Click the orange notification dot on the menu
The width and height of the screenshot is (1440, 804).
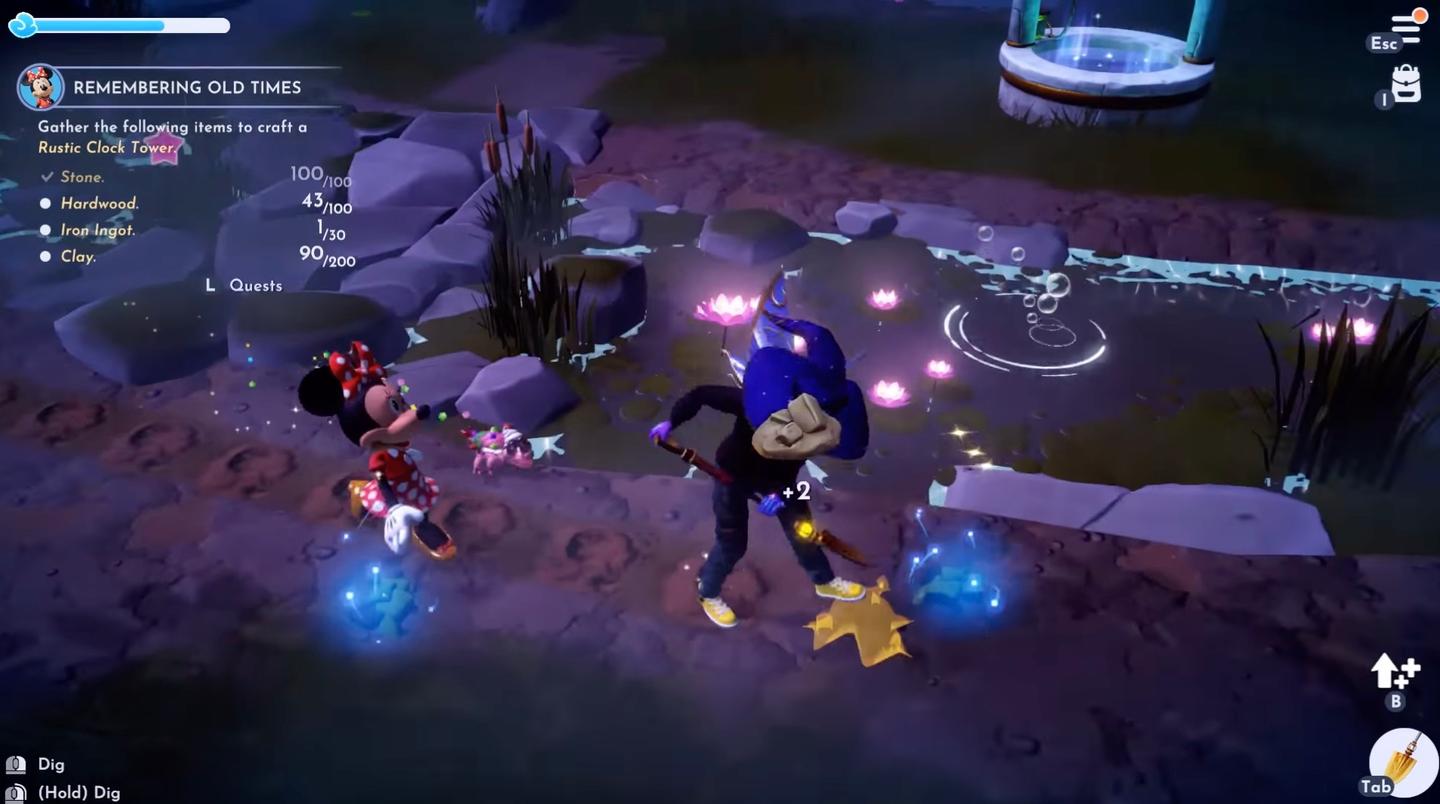pos(1420,15)
